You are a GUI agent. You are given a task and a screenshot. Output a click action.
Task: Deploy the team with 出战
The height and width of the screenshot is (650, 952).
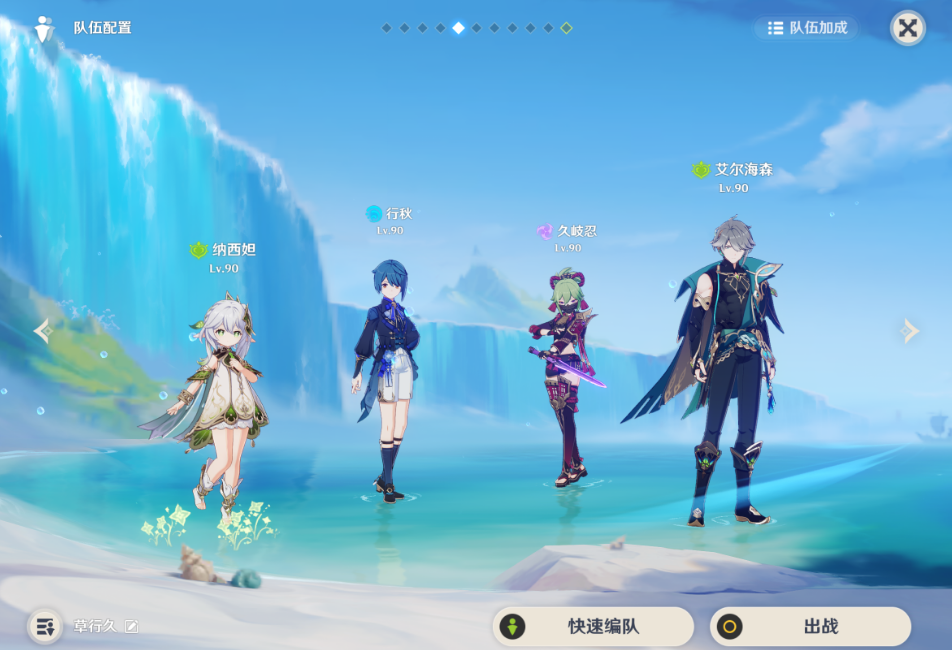(810, 627)
